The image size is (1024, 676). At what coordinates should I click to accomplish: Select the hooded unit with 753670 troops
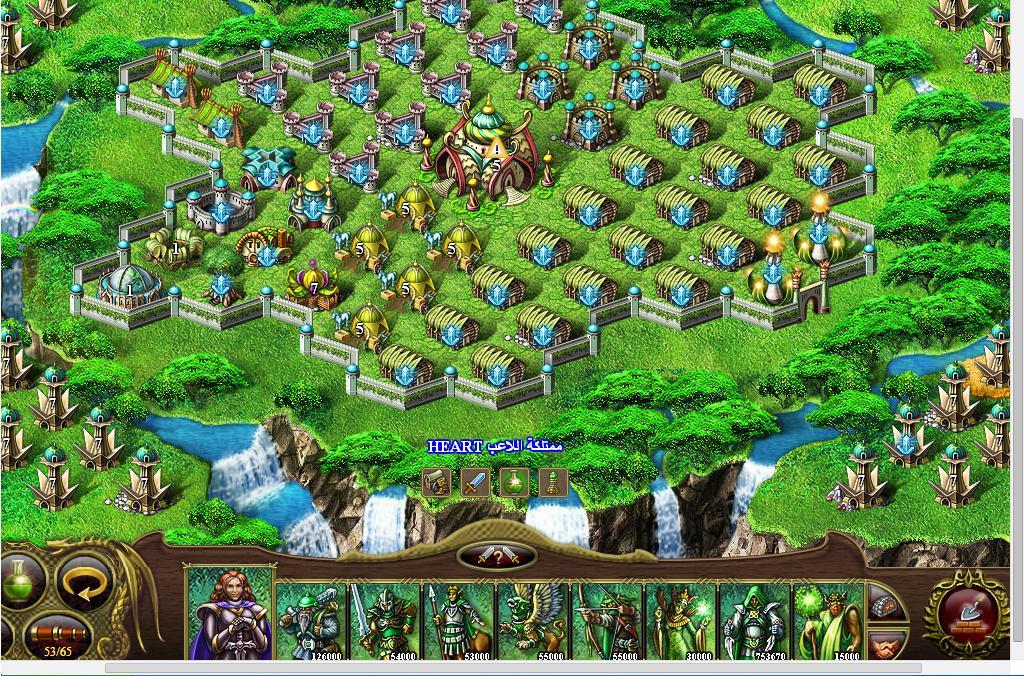coord(755,620)
